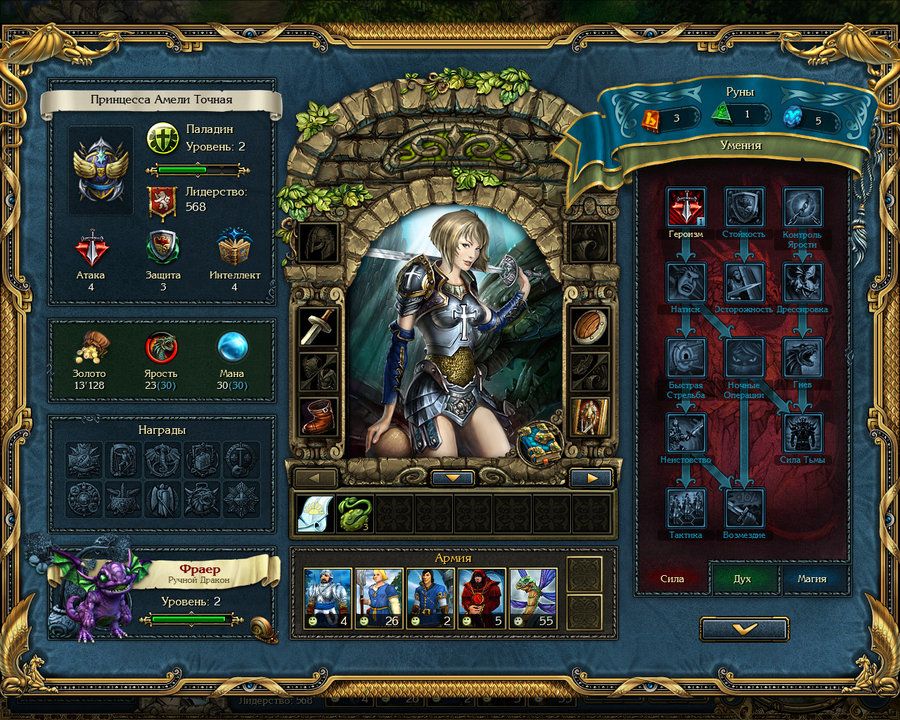
Task: Switch to the Магия skill tab
Action: point(811,578)
